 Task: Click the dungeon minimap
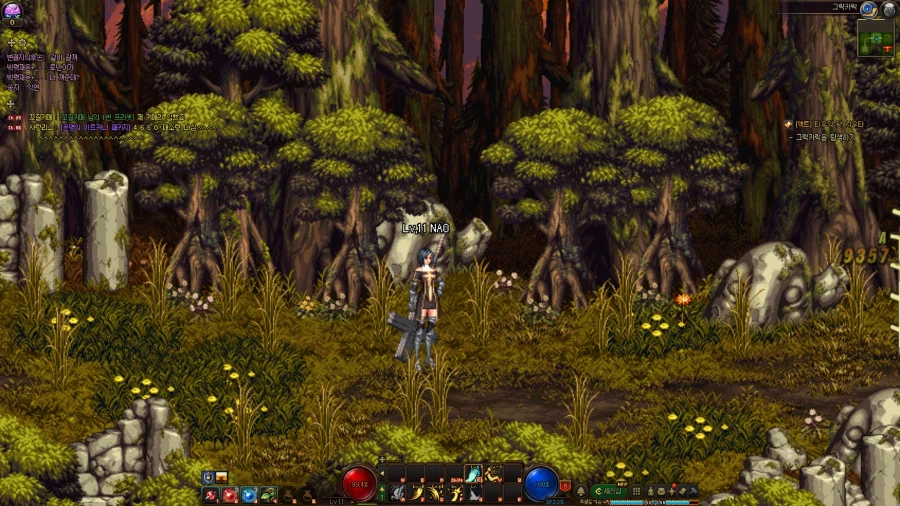[875, 40]
